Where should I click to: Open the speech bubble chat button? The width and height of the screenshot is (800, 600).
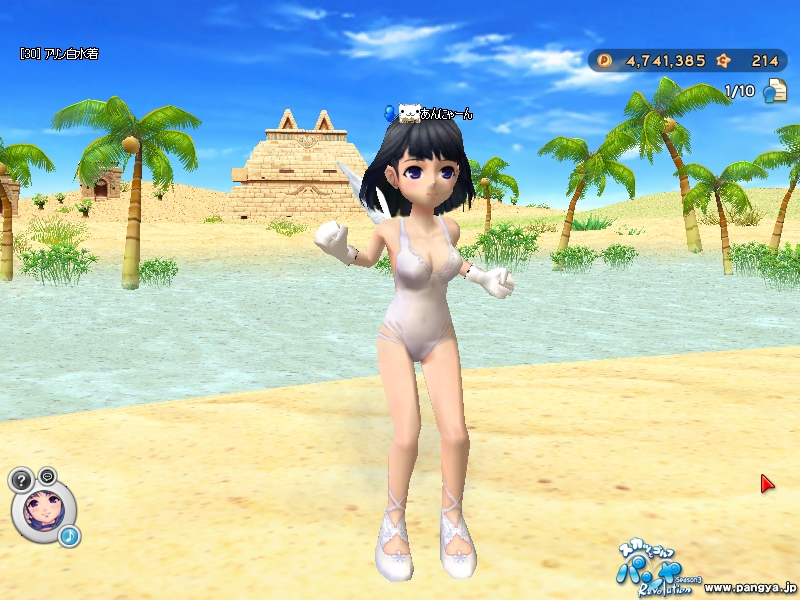pyautogui.click(x=47, y=474)
